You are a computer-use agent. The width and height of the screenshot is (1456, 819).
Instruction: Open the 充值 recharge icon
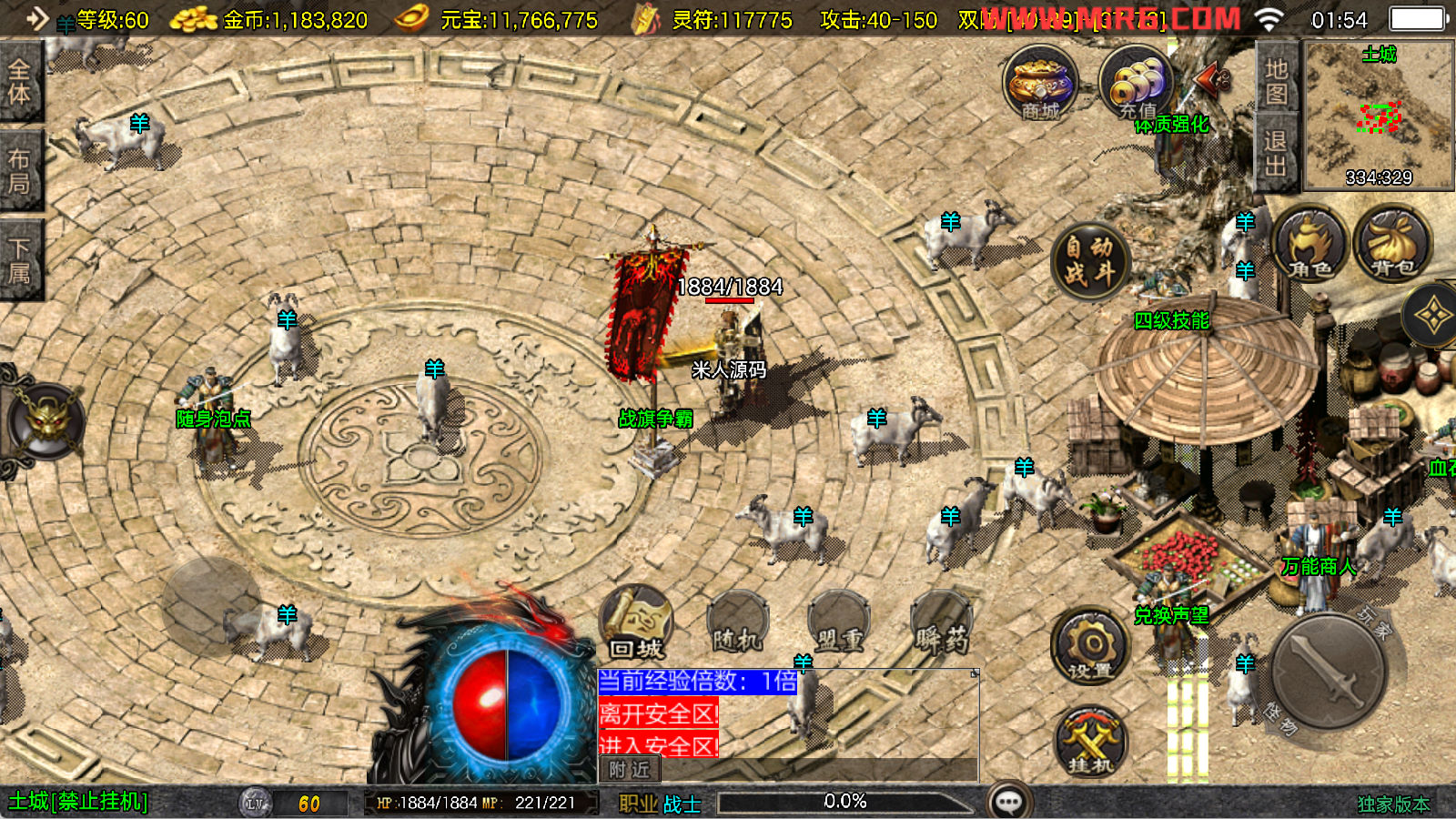click(1137, 84)
